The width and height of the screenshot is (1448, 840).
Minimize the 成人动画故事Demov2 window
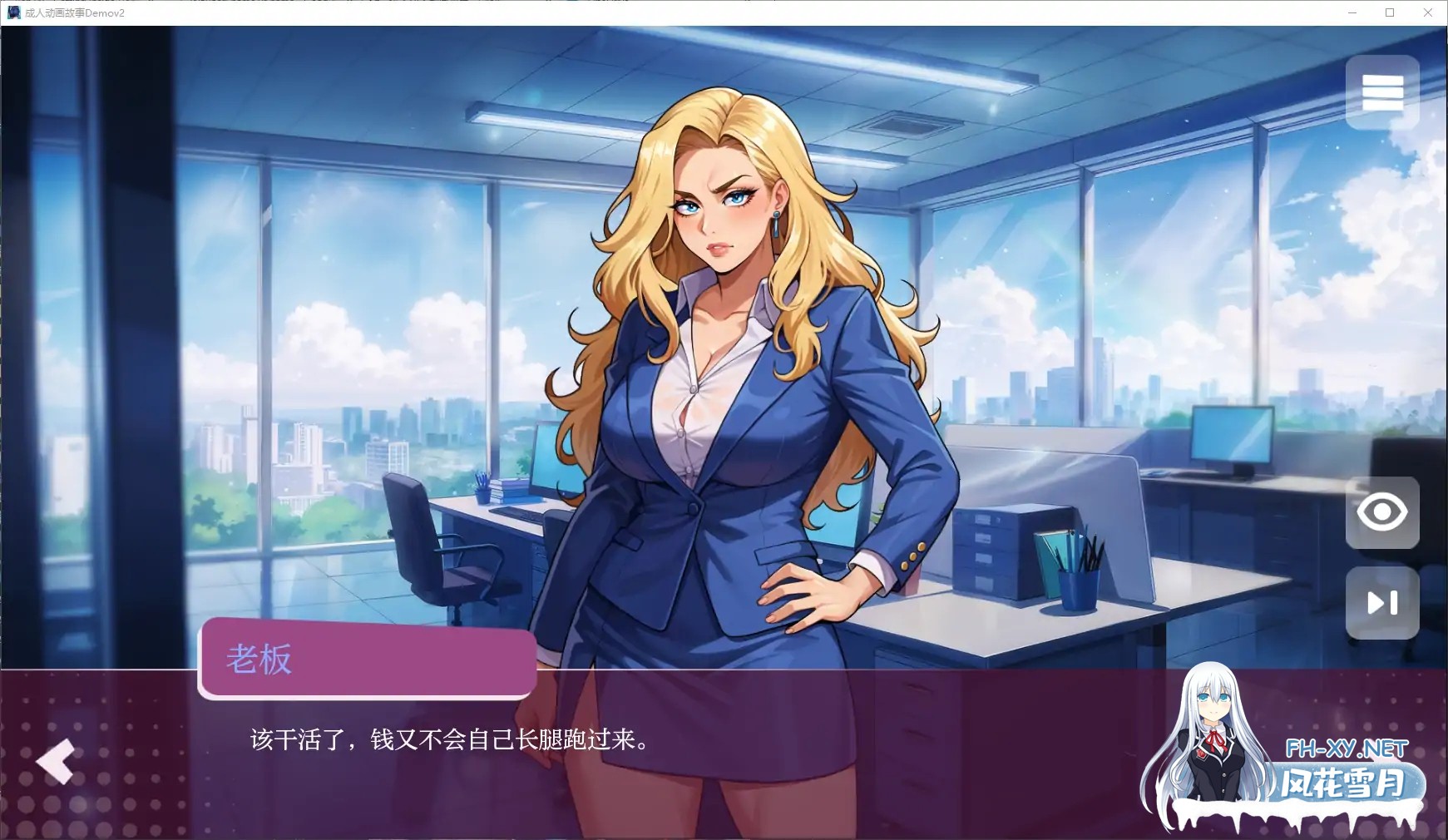tap(1353, 12)
